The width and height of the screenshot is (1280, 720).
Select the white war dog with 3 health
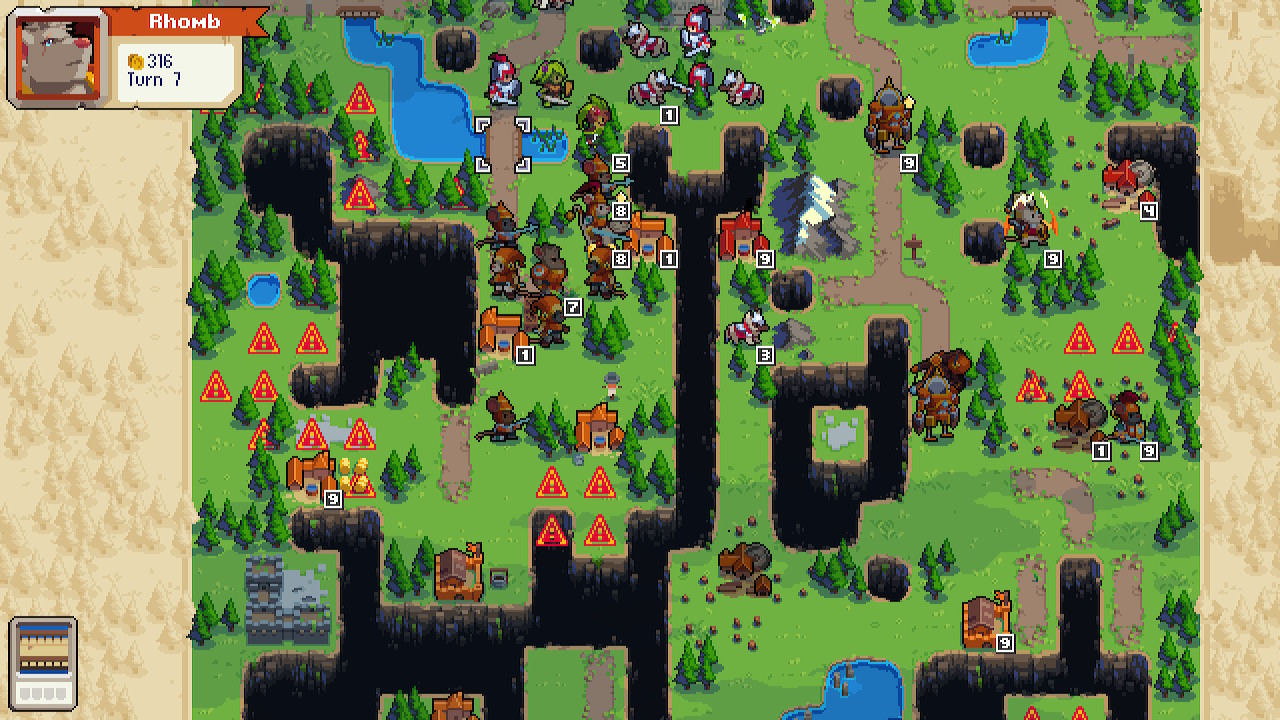(745, 325)
